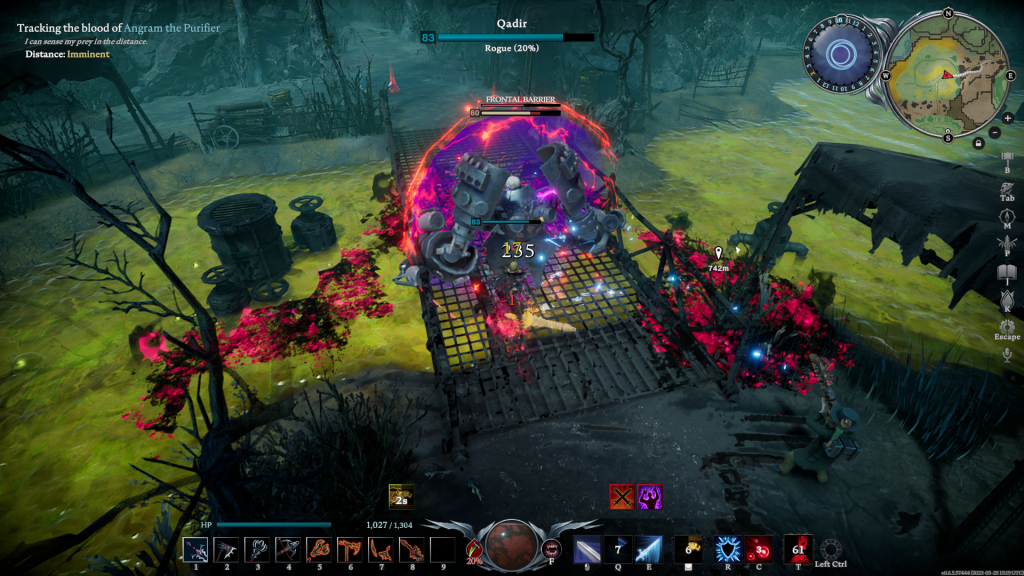Image resolution: width=1024 pixels, height=576 pixels.
Task: Use the fang bite ability icon
Action: 551,548
